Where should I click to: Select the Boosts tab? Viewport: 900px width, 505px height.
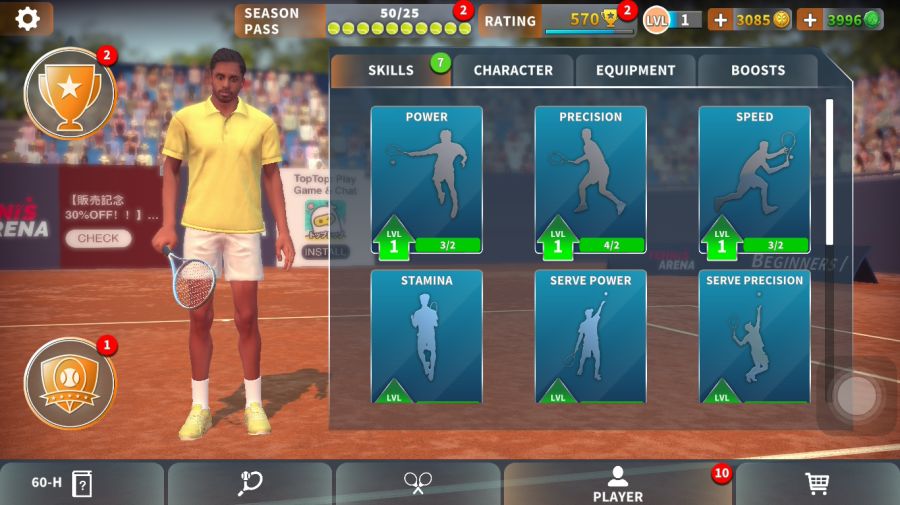point(758,70)
